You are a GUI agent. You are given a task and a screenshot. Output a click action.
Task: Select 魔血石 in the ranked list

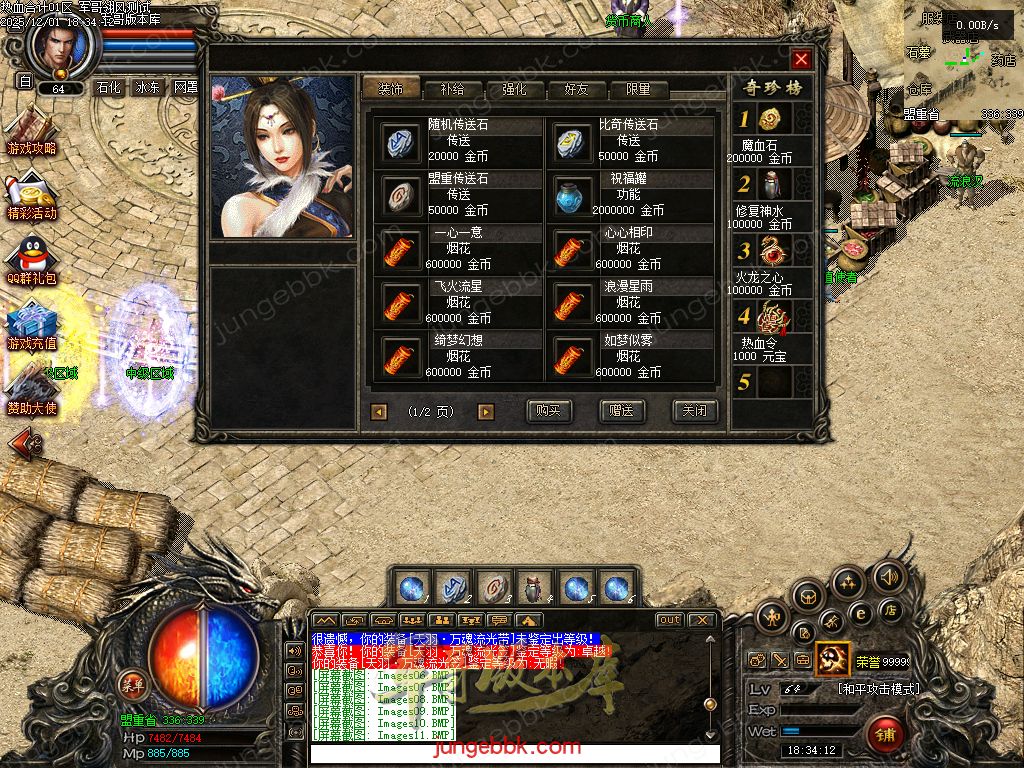tap(768, 120)
